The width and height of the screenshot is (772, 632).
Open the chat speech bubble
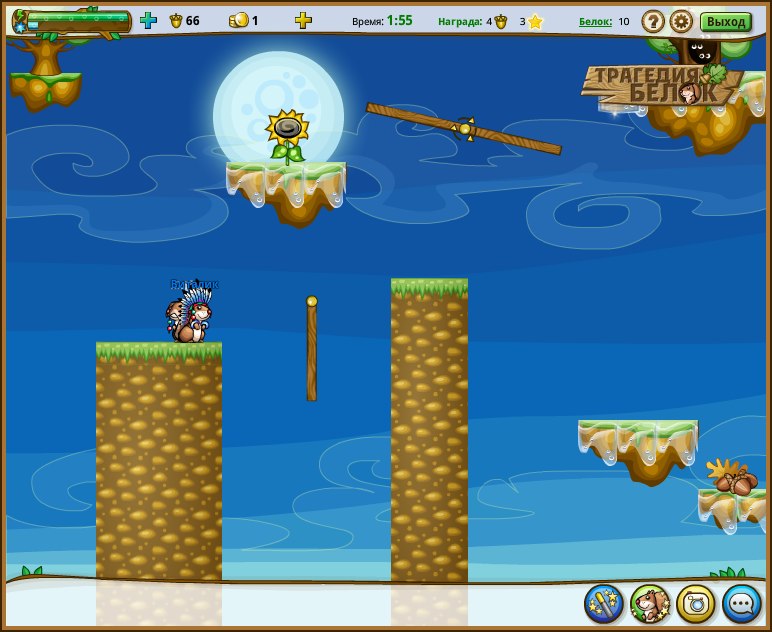tap(742, 603)
